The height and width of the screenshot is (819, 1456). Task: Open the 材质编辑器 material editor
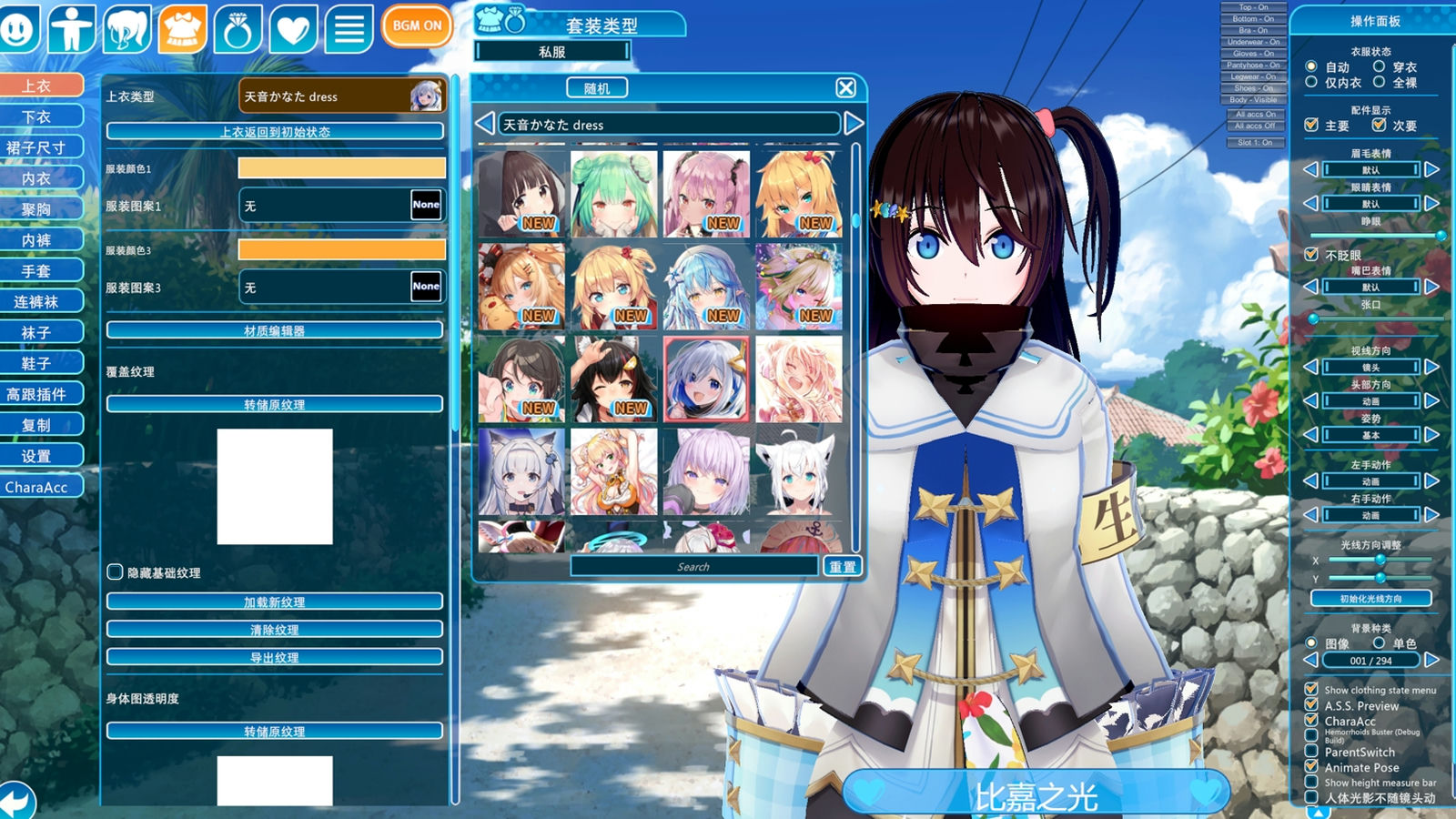[275, 330]
